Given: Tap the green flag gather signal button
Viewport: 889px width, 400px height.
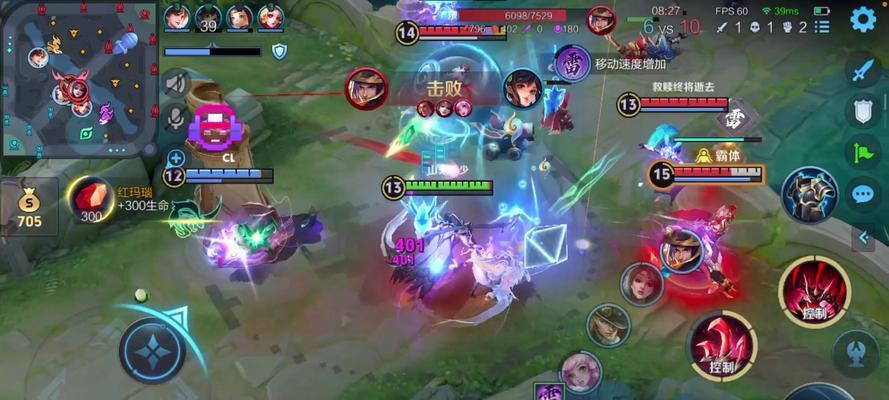Looking at the screenshot, I should [862, 152].
